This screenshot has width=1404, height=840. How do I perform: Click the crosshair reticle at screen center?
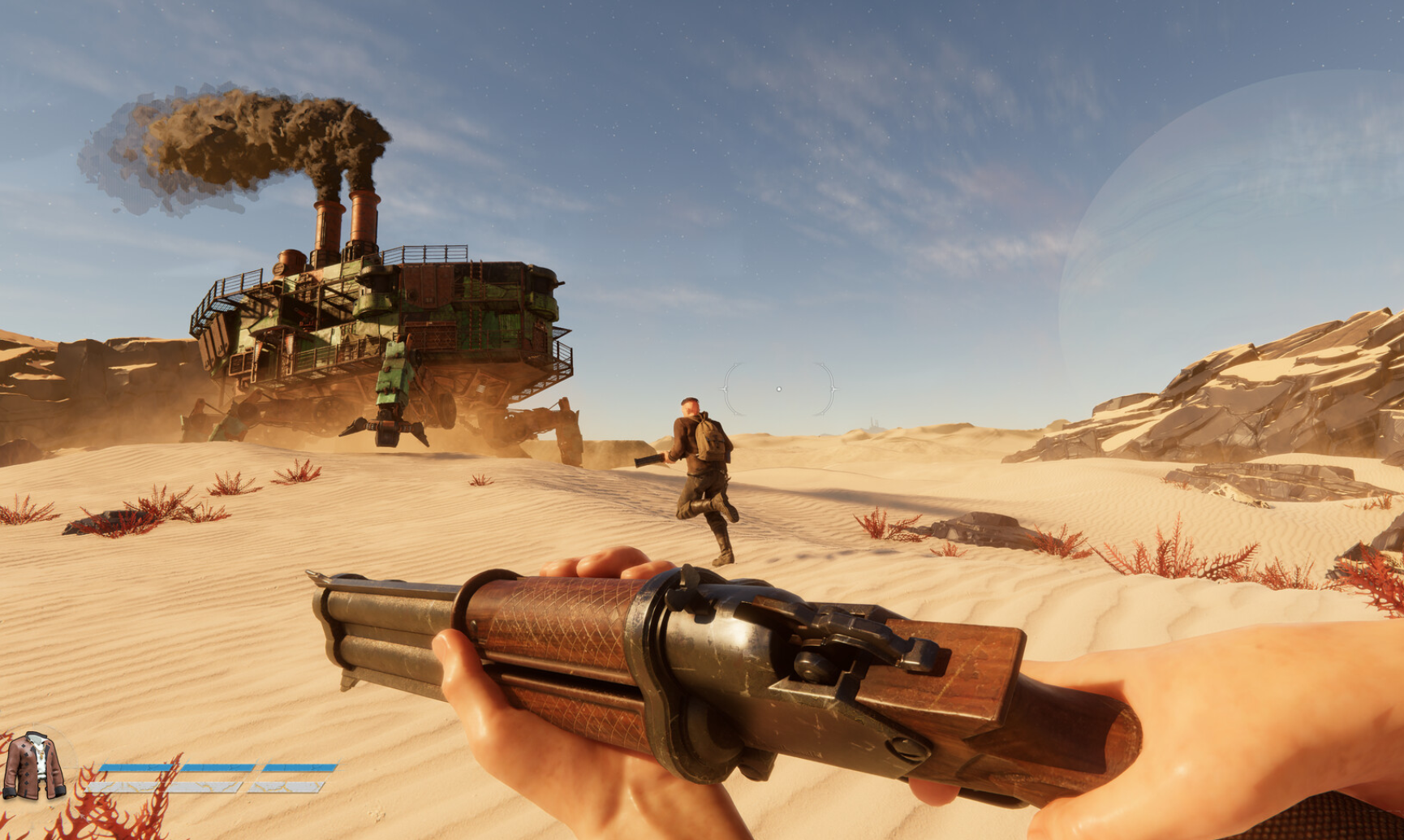click(782, 387)
